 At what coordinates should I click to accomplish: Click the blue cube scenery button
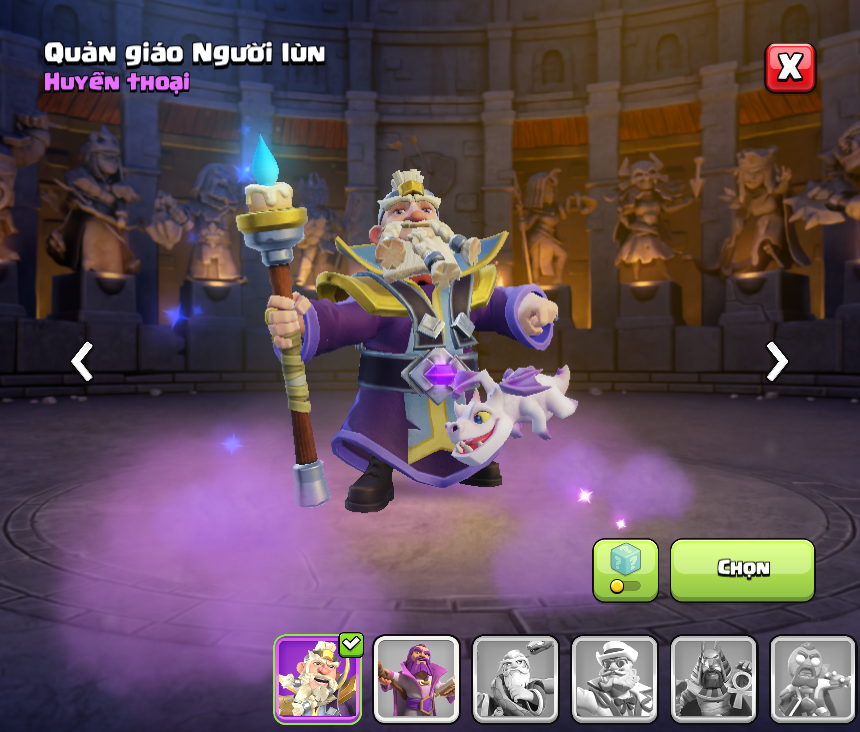[625, 569]
